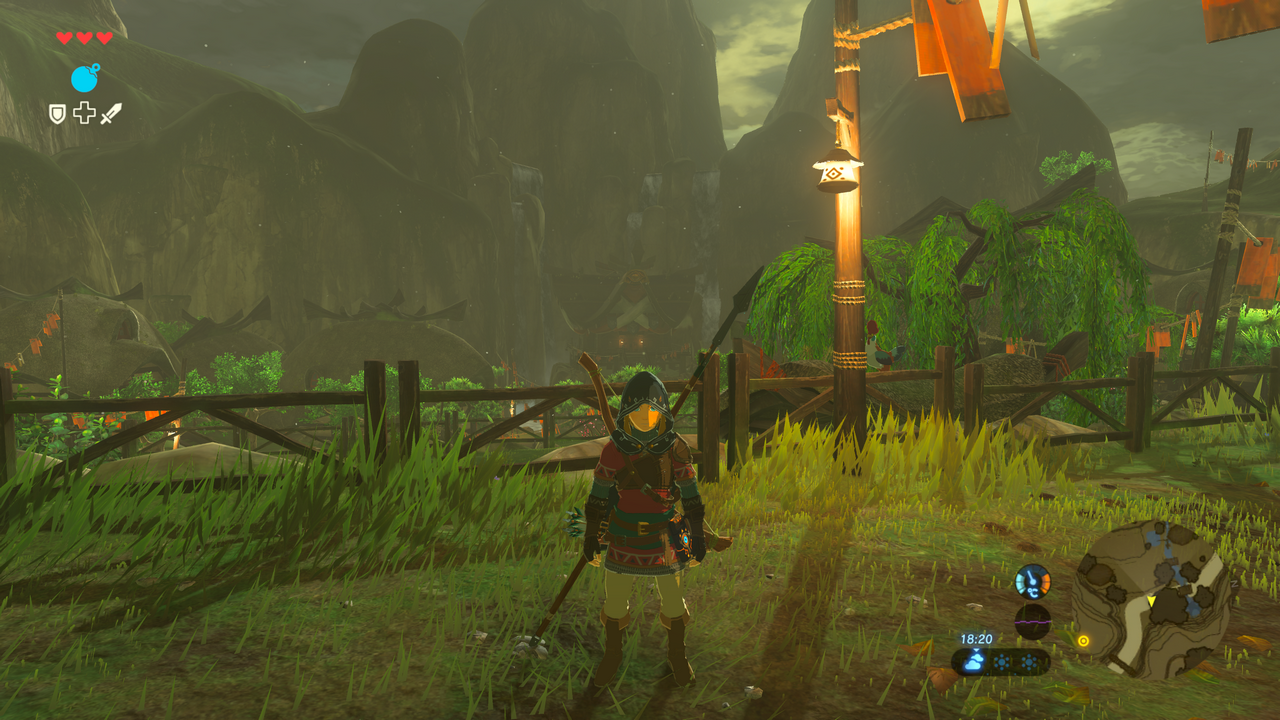
Task: Select the Remote Bomb rune icon
Action: (x=85, y=78)
